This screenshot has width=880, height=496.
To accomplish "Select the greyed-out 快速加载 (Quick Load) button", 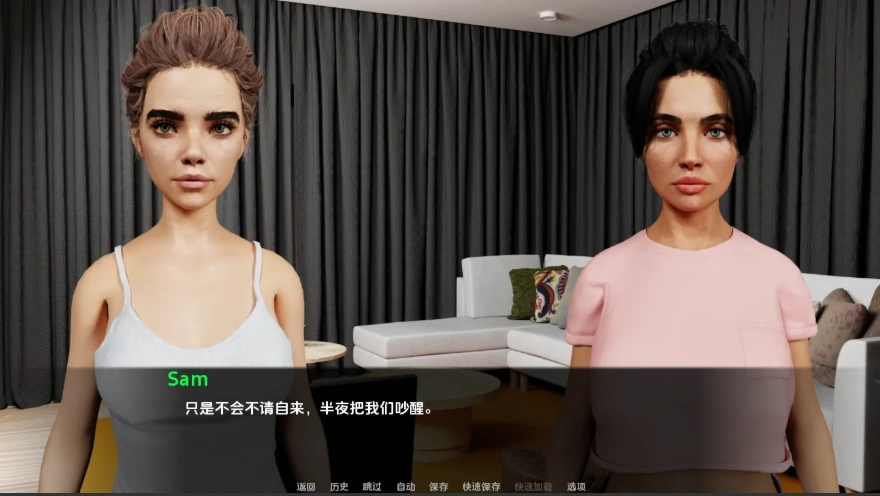I will [x=533, y=487].
